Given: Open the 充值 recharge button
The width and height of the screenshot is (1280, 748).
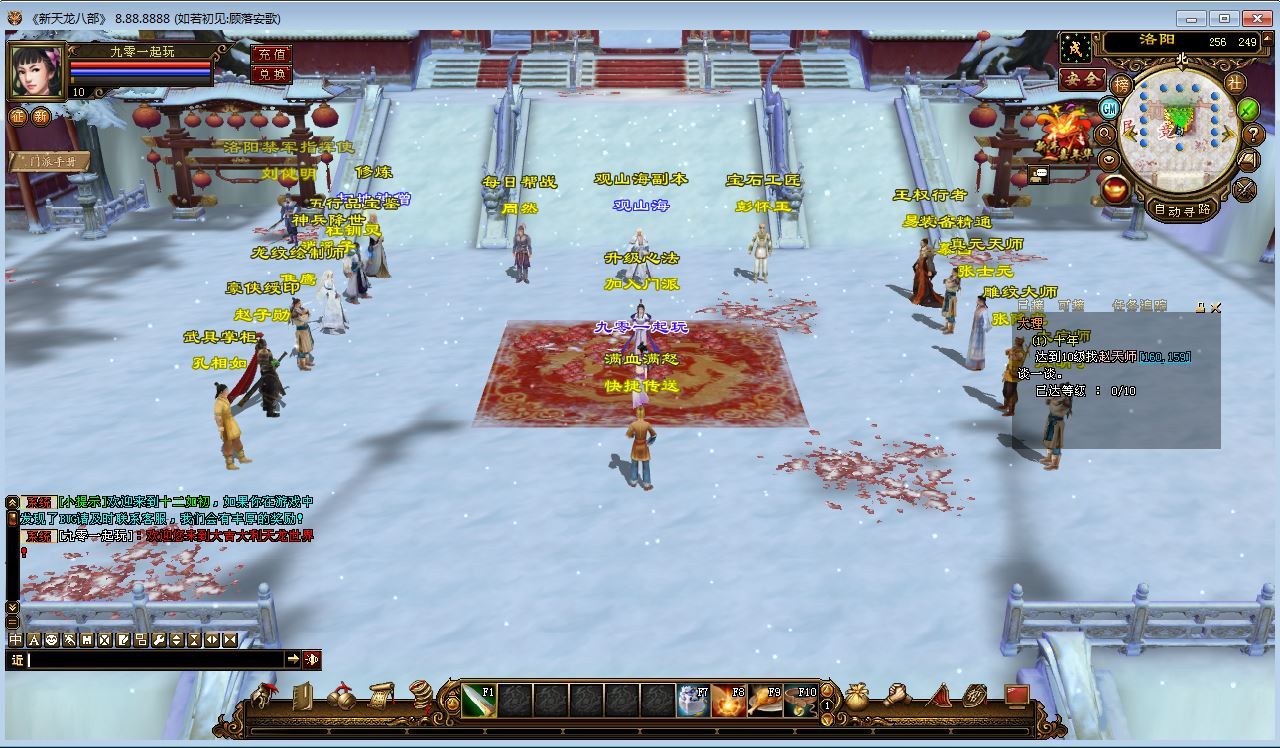Looking at the screenshot, I should [271, 54].
